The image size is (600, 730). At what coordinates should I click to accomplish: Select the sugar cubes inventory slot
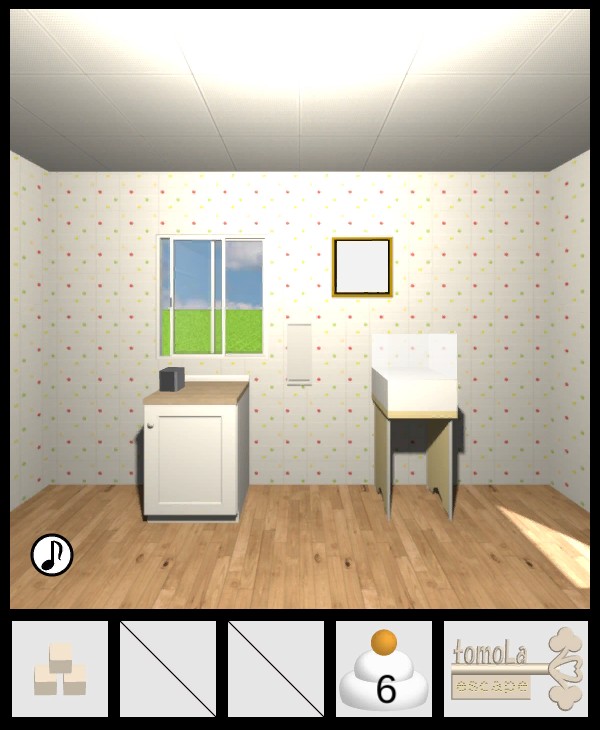[x=60, y=669]
